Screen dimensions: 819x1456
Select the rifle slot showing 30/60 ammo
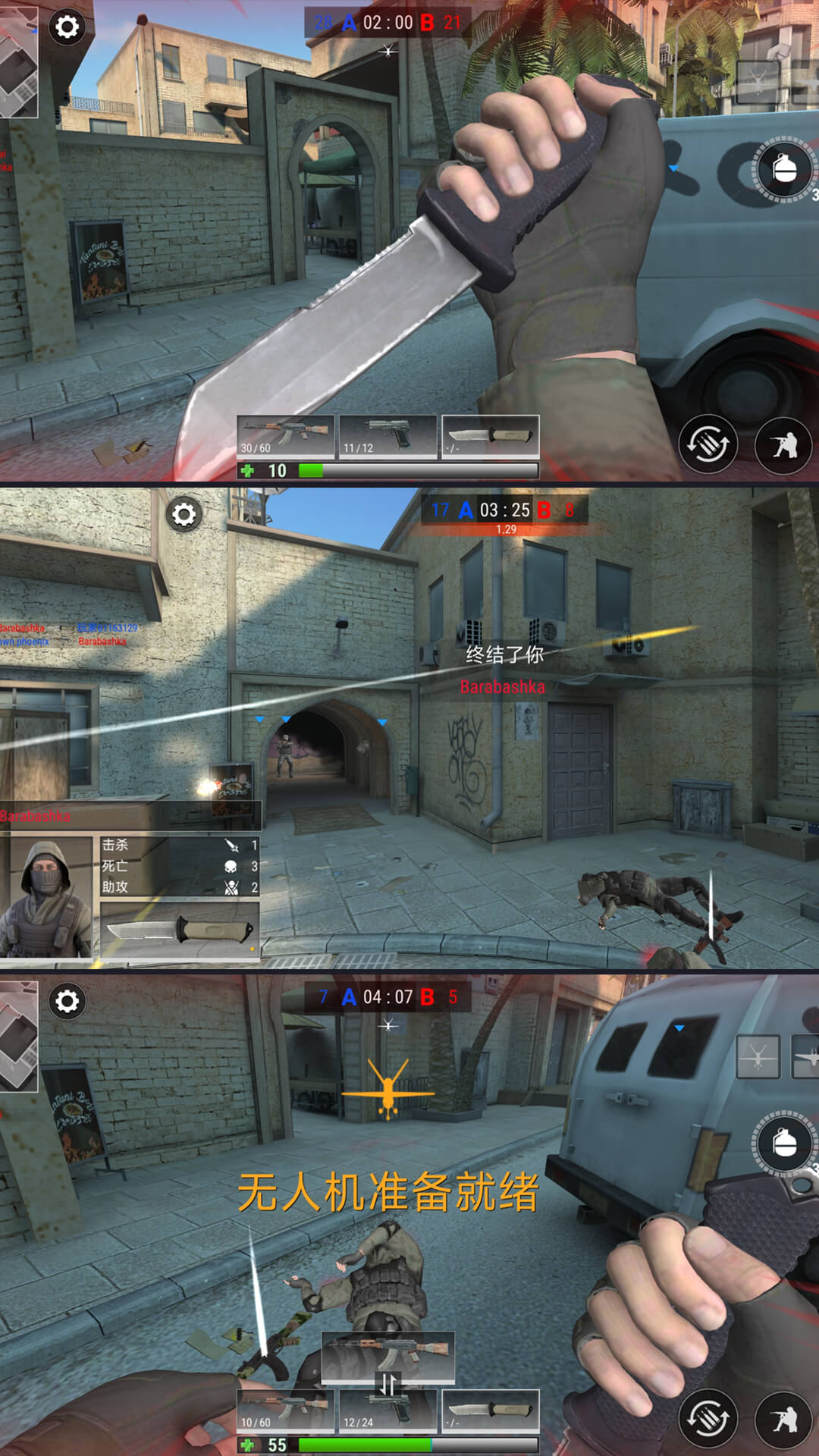285,436
